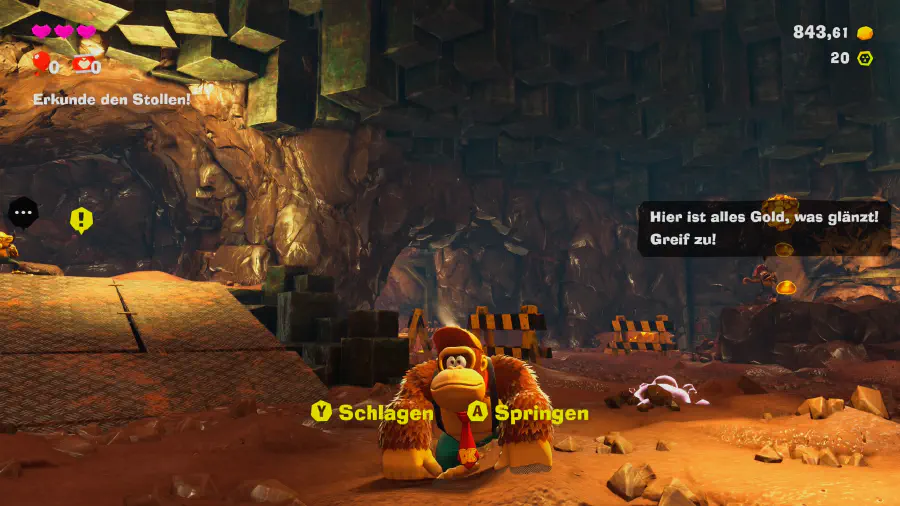Screen dimensions: 900x506
Task: Select the "Erkunde den Stollen!" objective tracker
Action: 111,99
